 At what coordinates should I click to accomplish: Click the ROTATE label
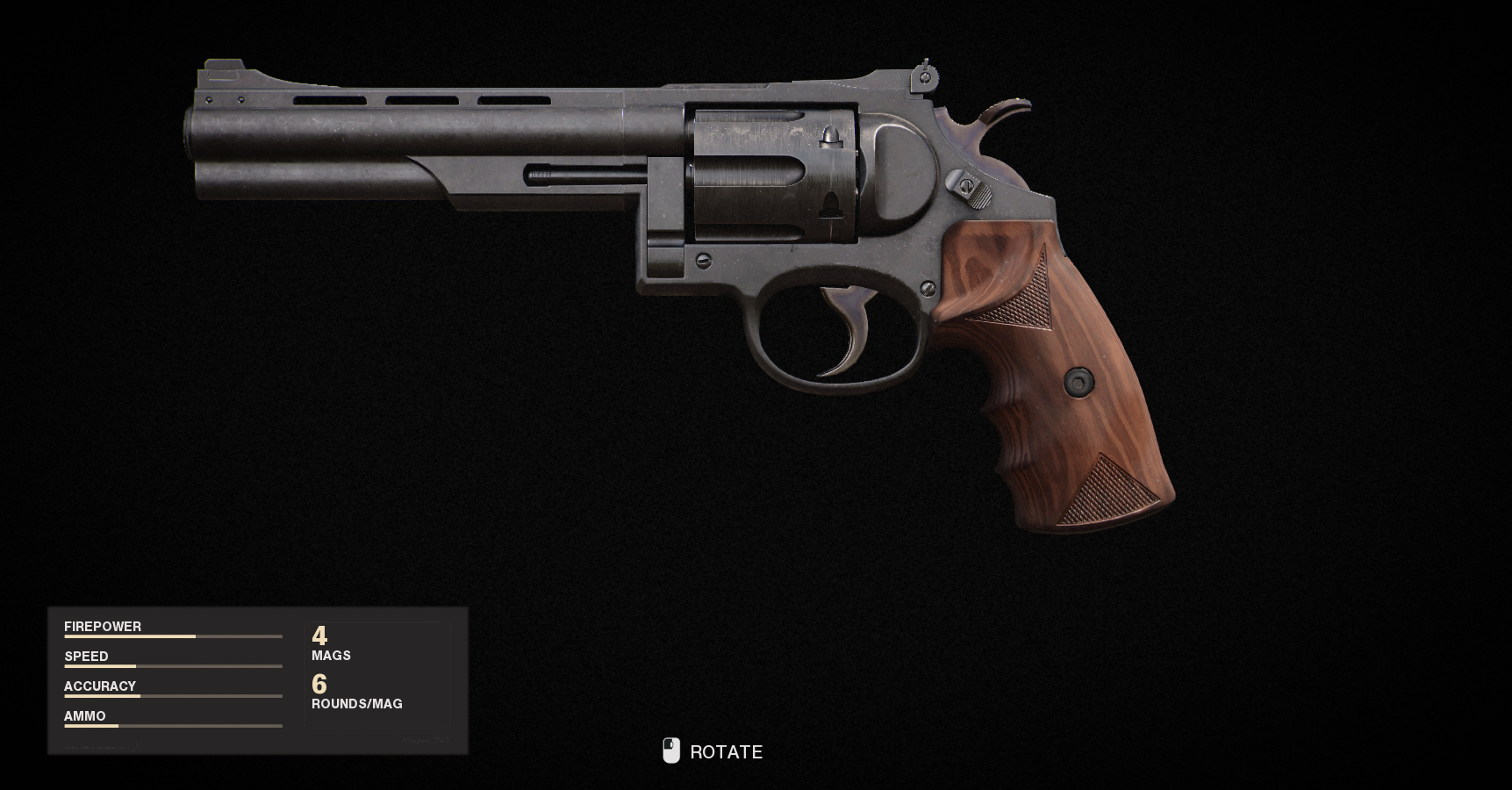tap(727, 751)
